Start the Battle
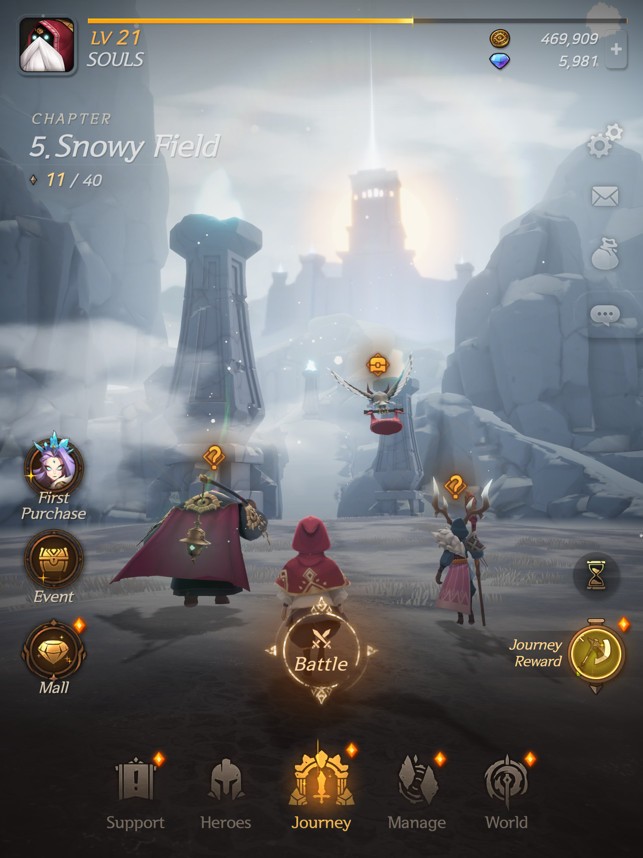 pyautogui.click(x=320, y=650)
